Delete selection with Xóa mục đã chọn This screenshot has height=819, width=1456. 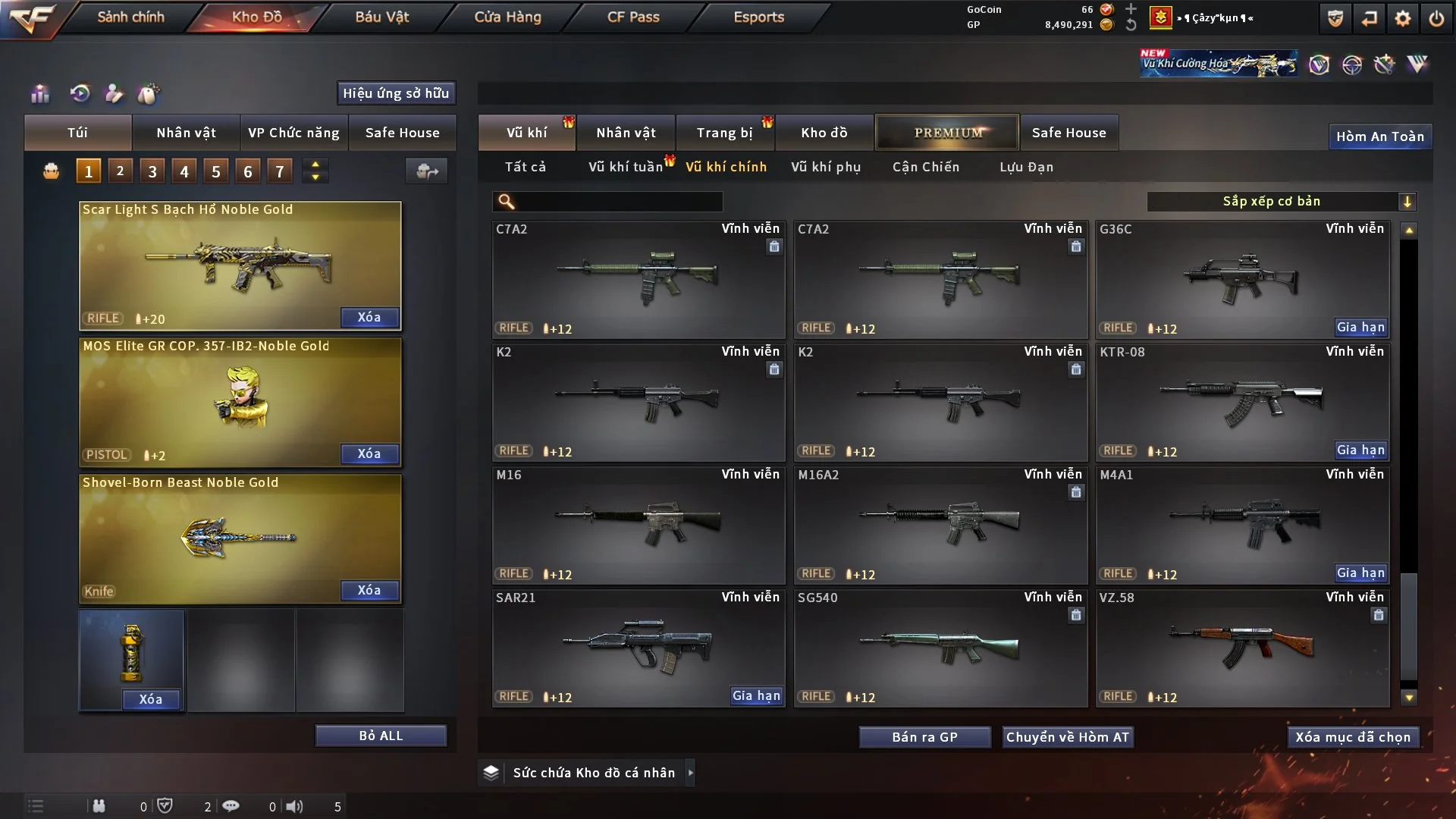click(1353, 737)
